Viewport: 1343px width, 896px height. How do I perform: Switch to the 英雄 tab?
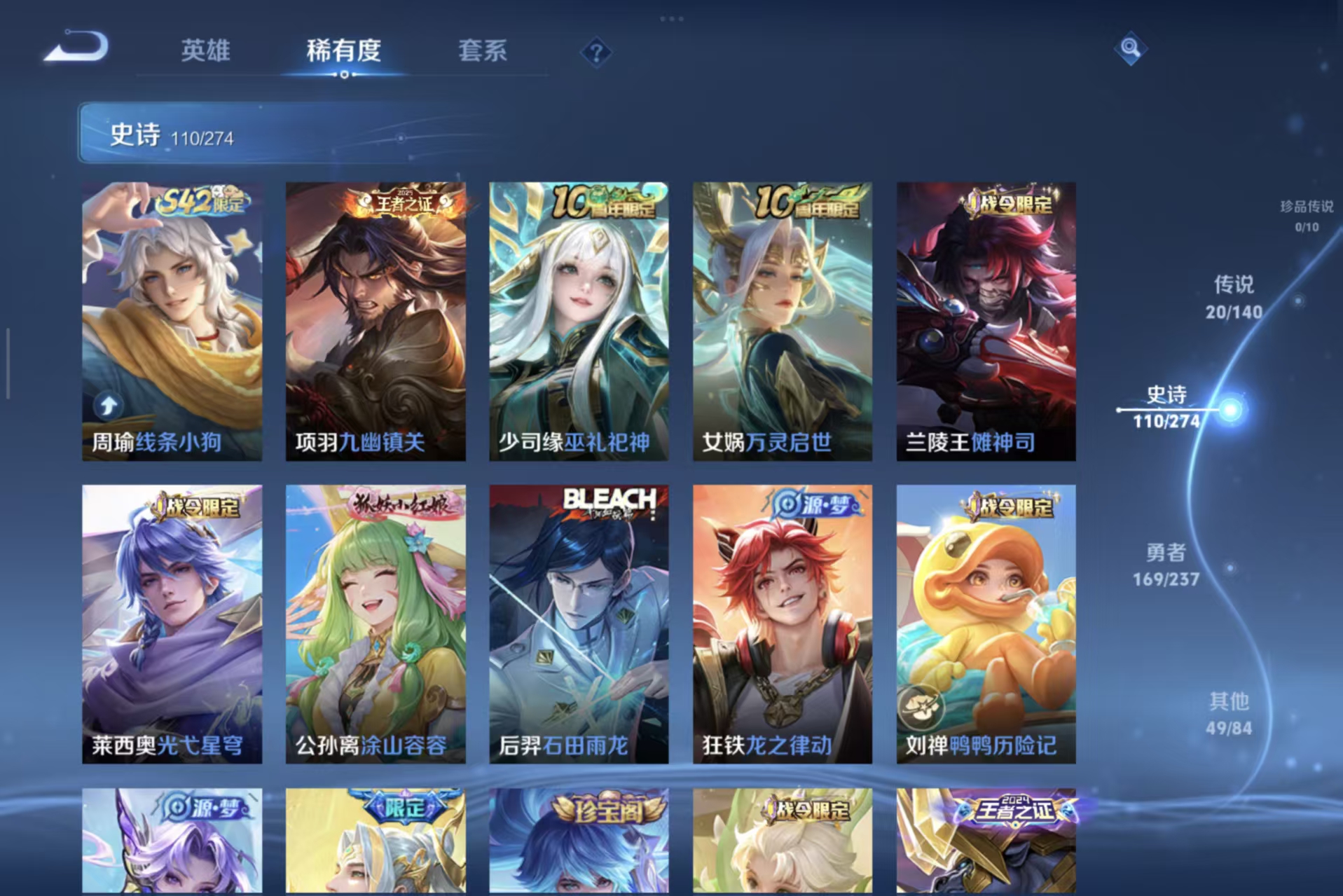pyautogui.click(x=206, y=51)
